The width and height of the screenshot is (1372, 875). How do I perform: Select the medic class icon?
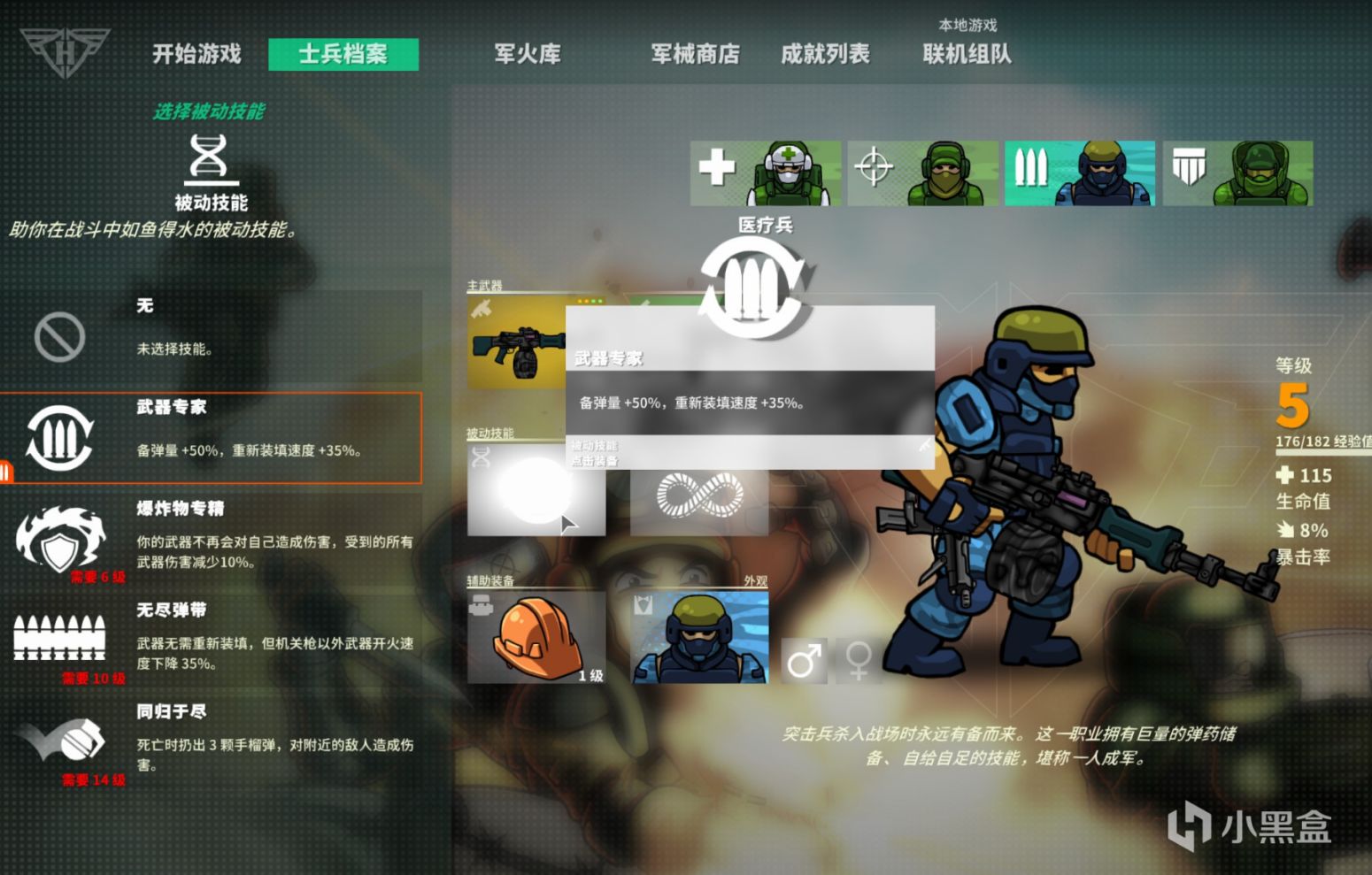click(765, 172)
